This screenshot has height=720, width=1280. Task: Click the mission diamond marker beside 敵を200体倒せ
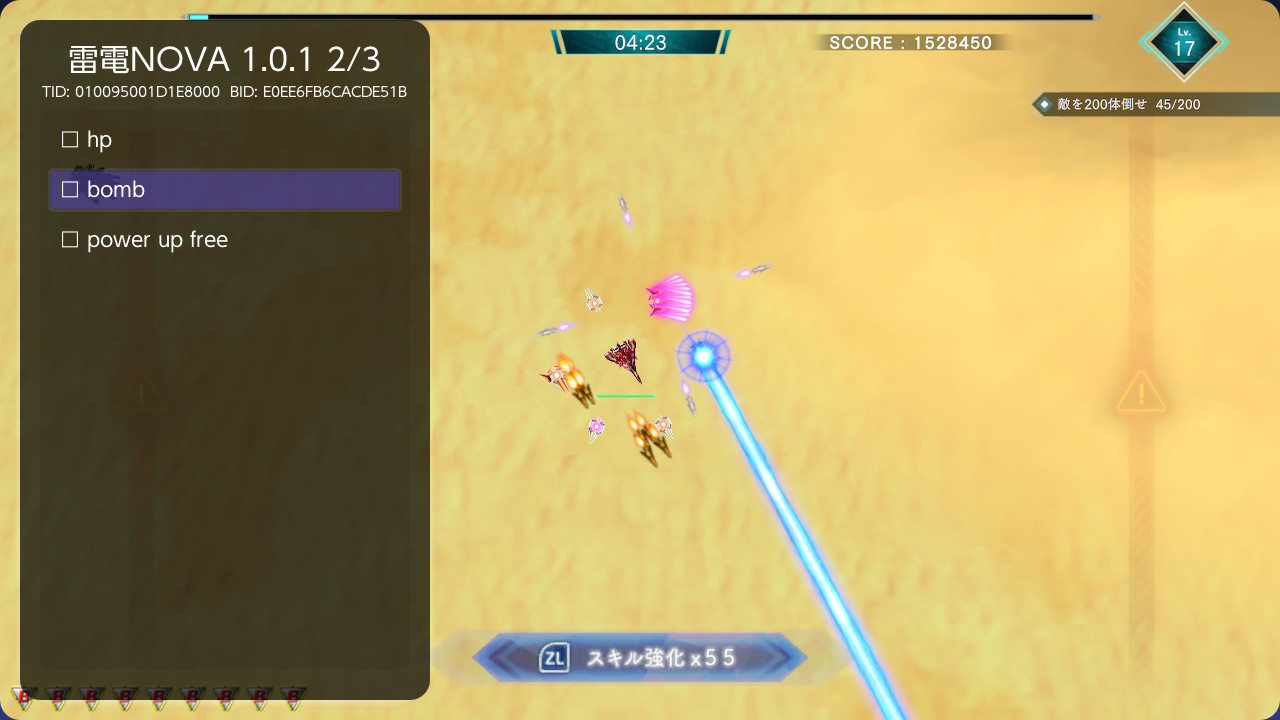(x=1043, y=104)
